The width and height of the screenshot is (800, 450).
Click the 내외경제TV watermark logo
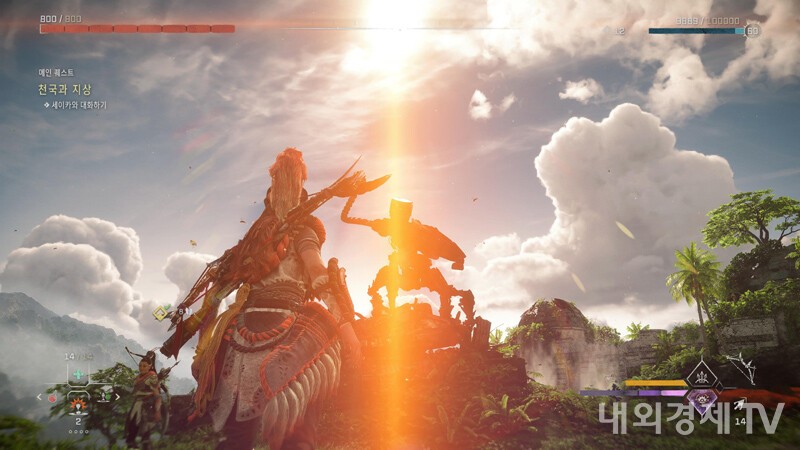(x=691, y=418)
